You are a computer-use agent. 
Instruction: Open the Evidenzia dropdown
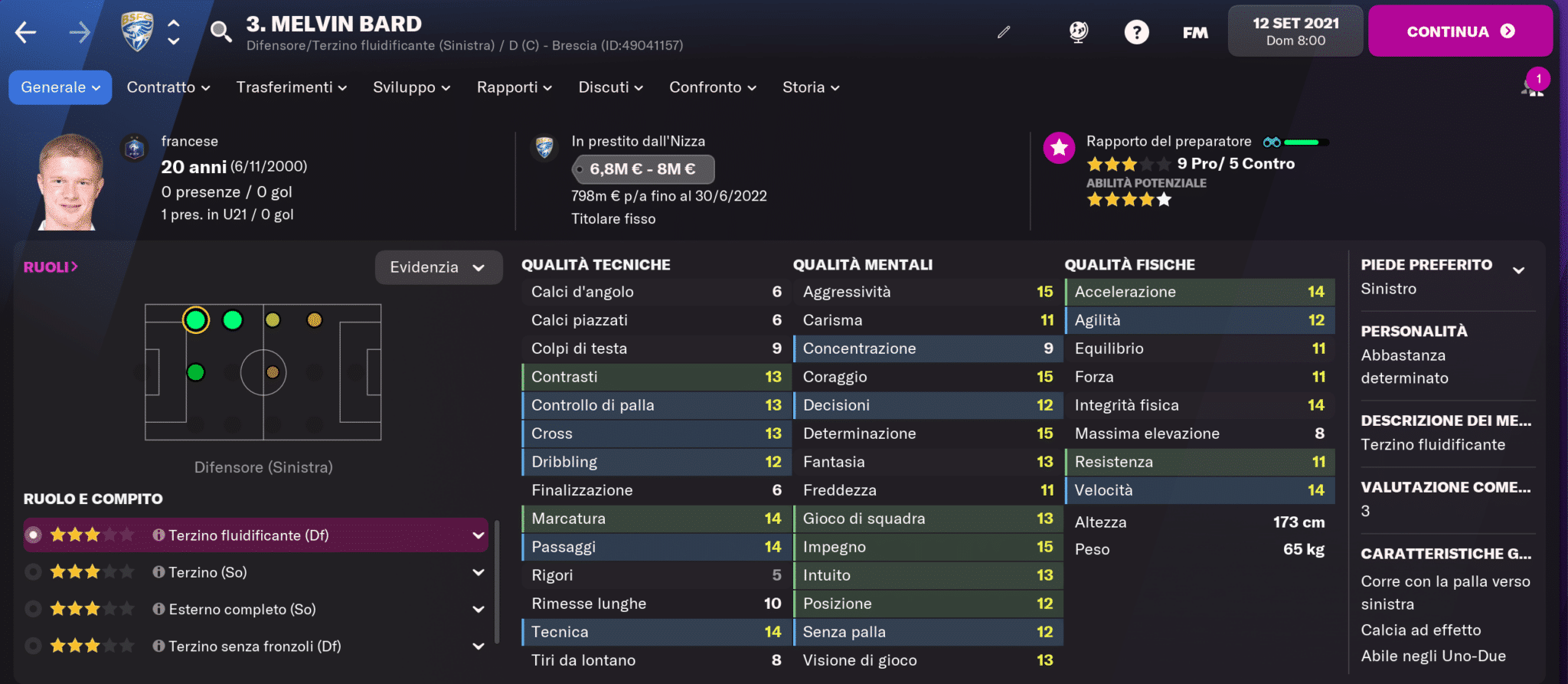pyautogui.click(x=439, y=267)
